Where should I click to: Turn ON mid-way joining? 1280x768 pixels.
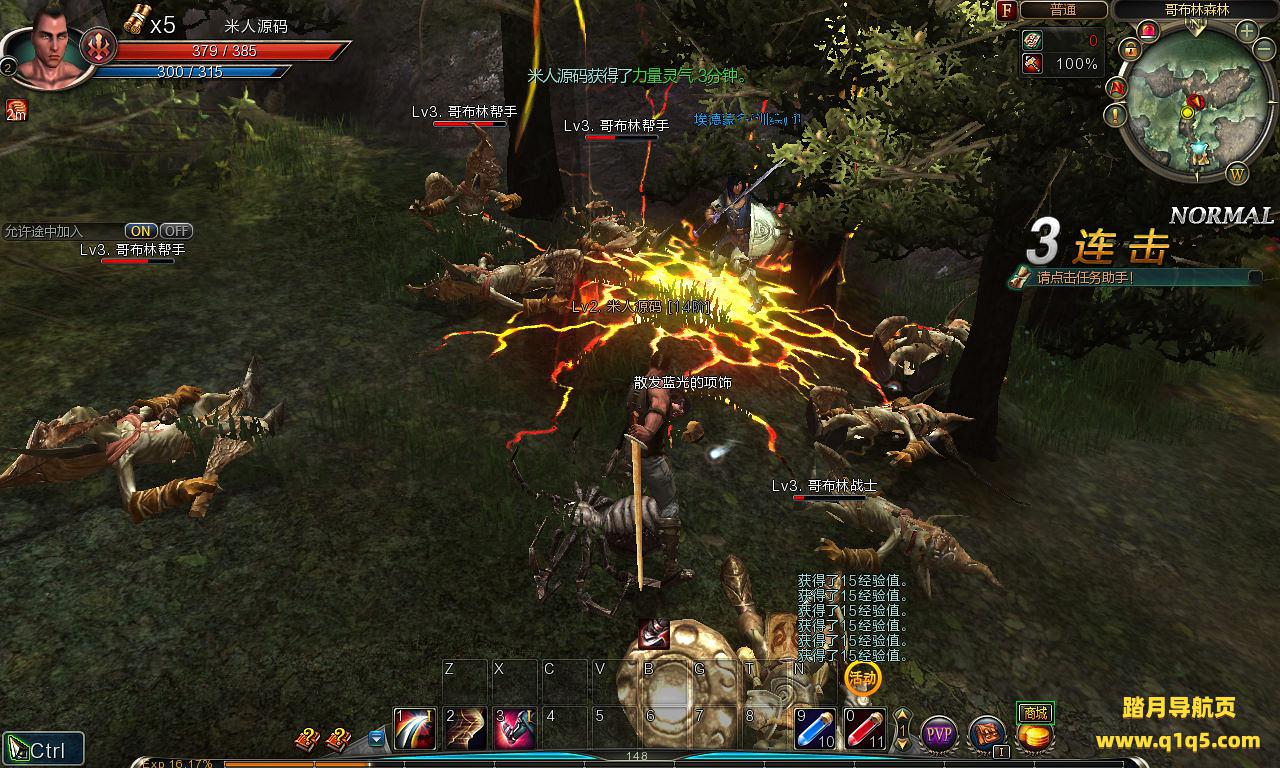(141, 231)
